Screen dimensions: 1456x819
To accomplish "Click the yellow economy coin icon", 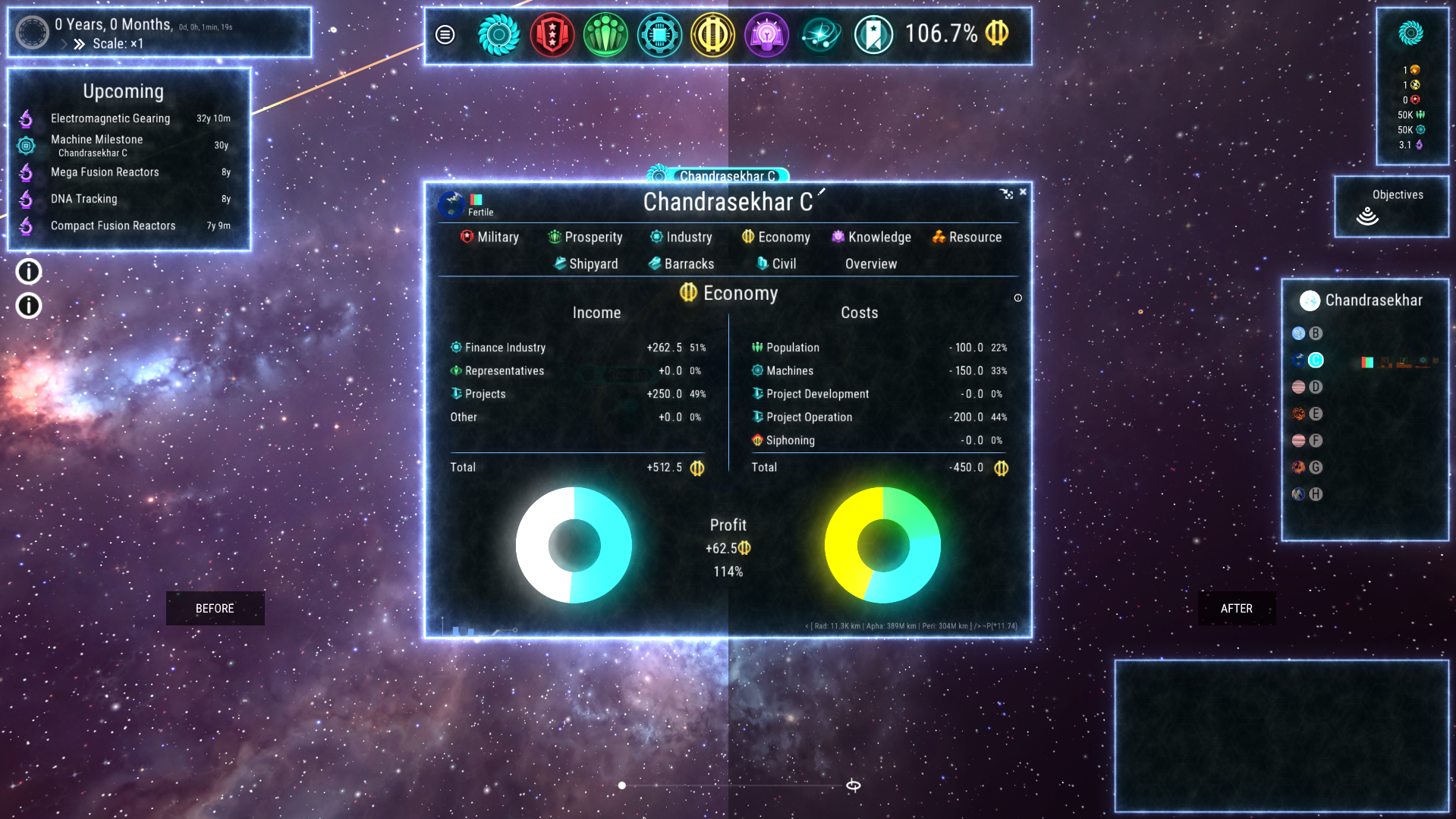I will click(712, 34).
